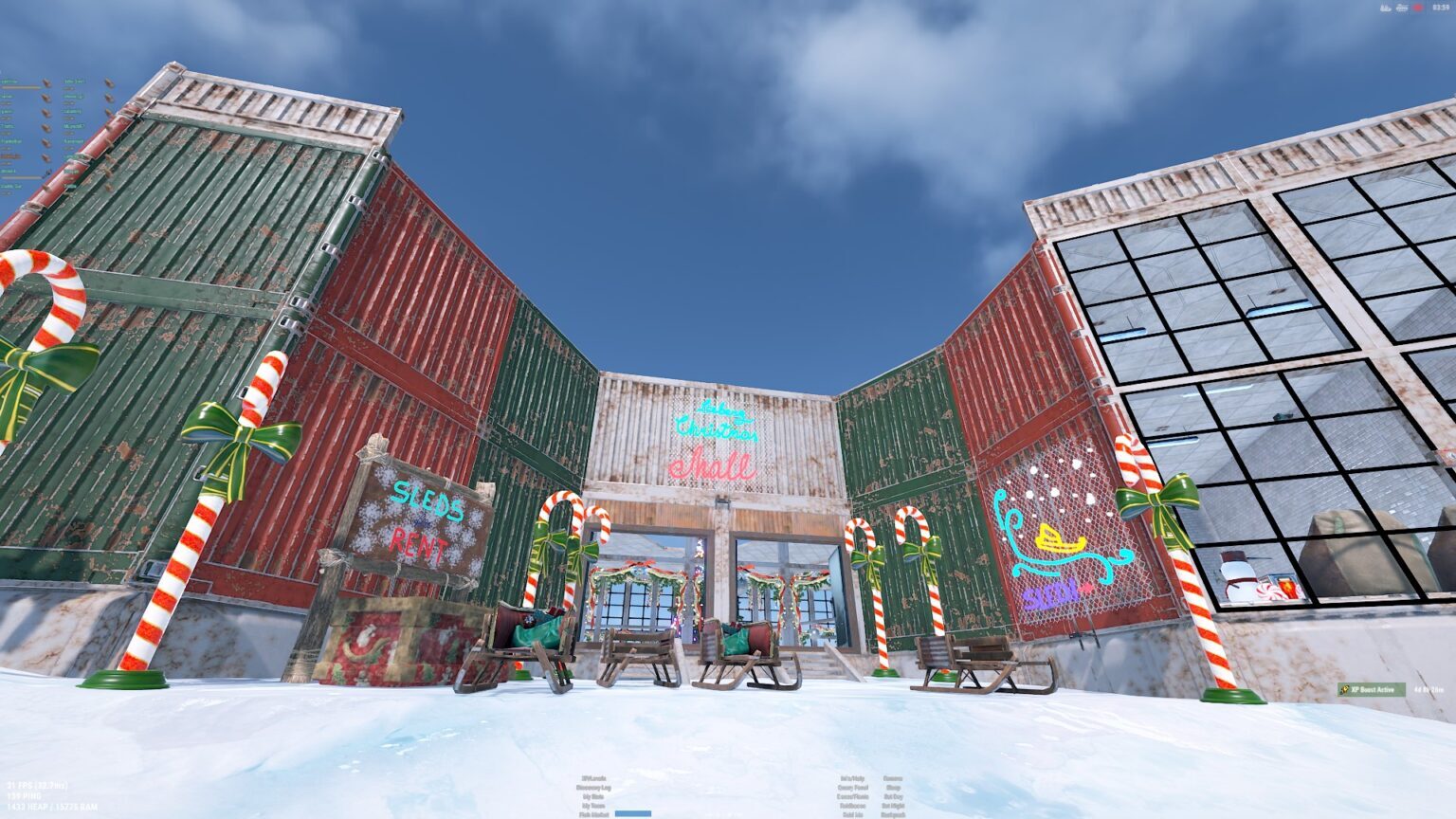Image resolution: width=1456 pixels, height=819 pixels.
Task: Open the Shop entry
Action: pyautogui.click(x=893, y=788)
